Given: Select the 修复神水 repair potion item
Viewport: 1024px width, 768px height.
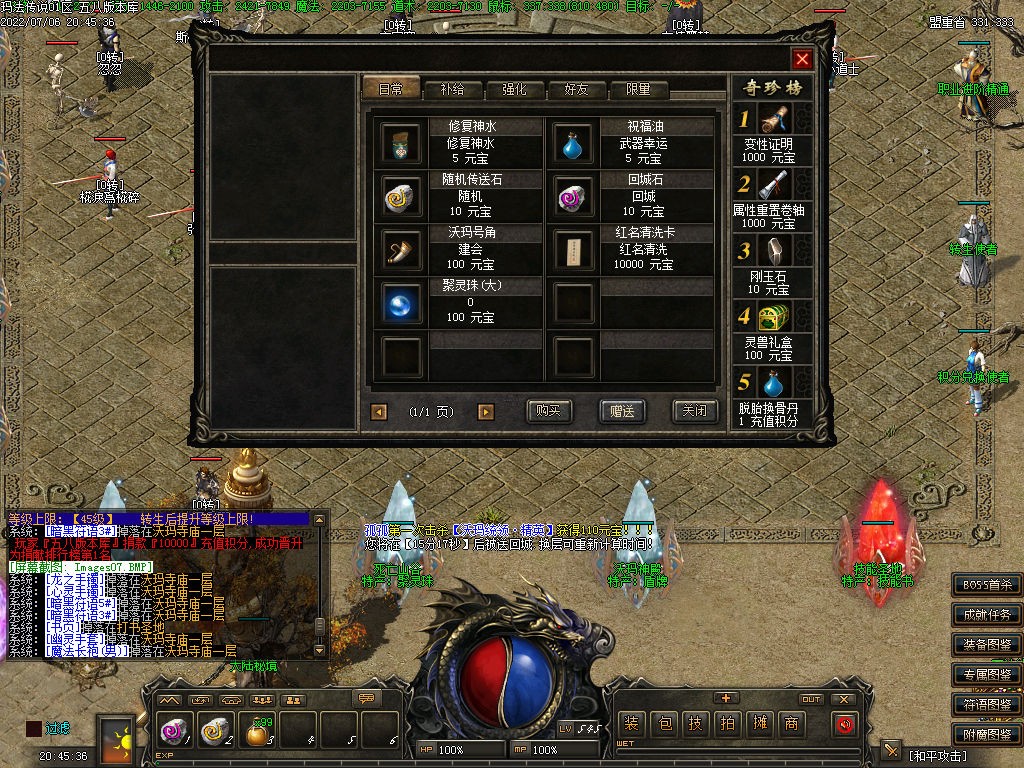Looking at the screenshot, I should point(402,144).
